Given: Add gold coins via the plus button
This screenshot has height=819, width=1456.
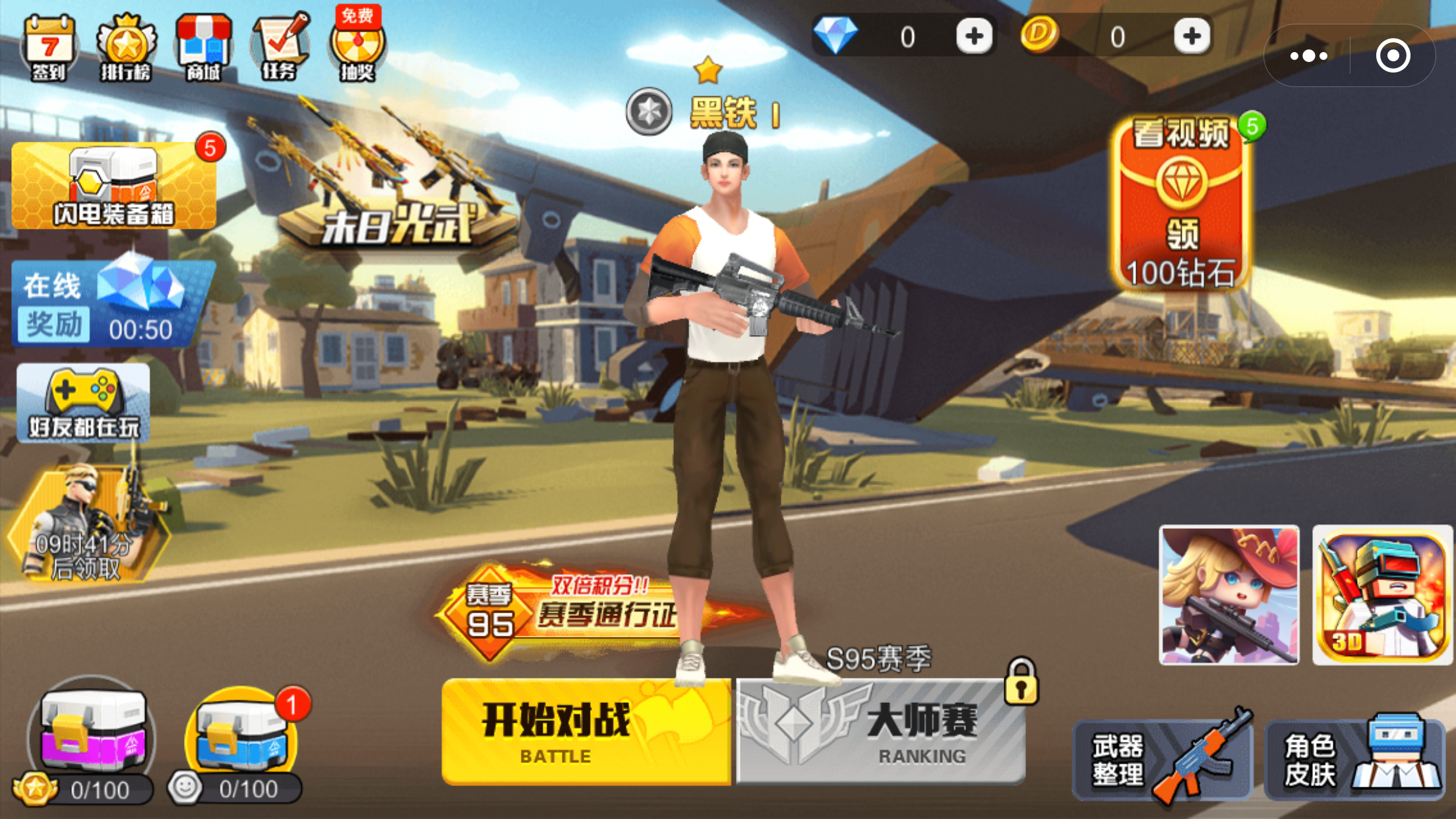Looking at the screenshot, I should point(1191,36).
